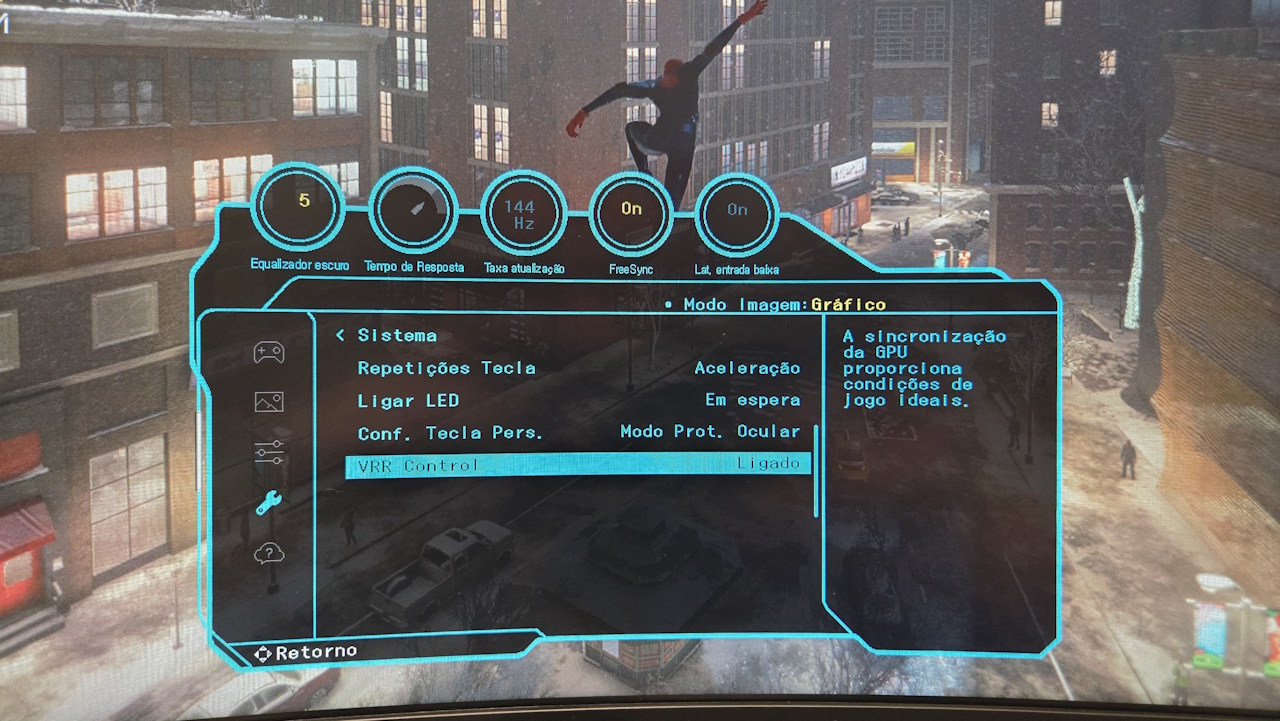Choose the Ligar LED option

tap(408, 400)
